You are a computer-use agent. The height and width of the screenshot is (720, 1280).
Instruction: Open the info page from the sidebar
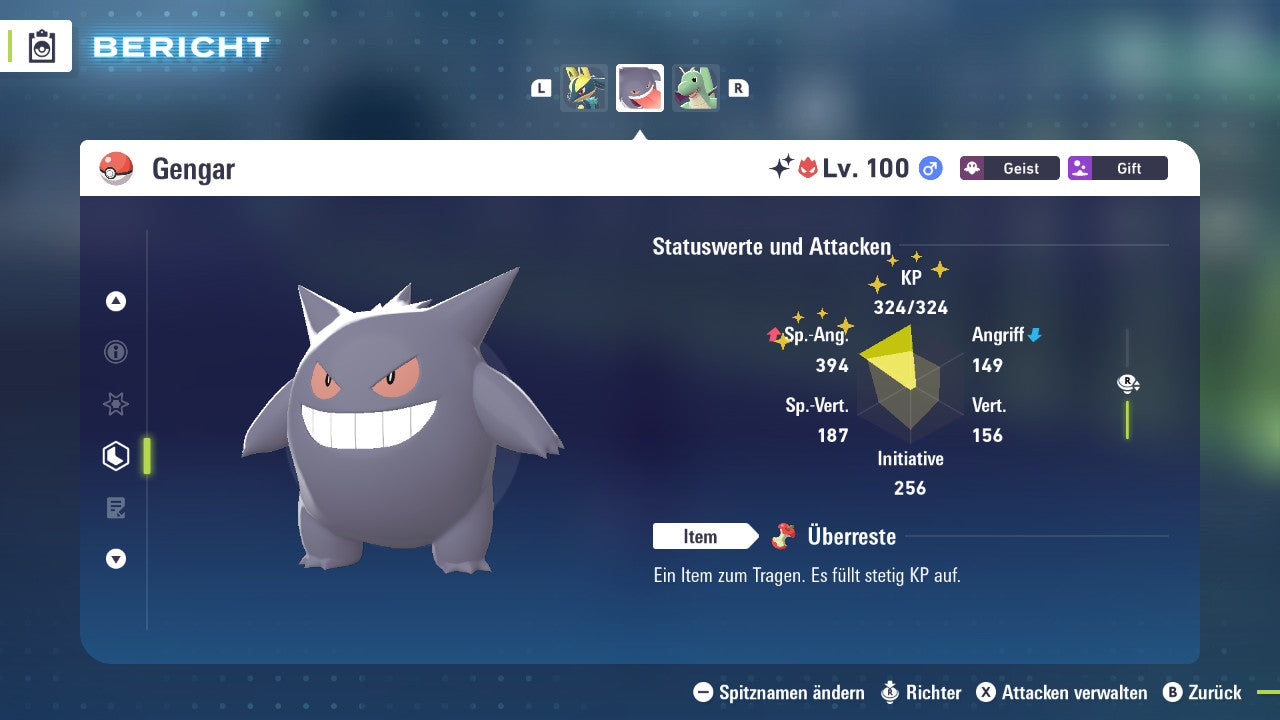click(115, 352)
